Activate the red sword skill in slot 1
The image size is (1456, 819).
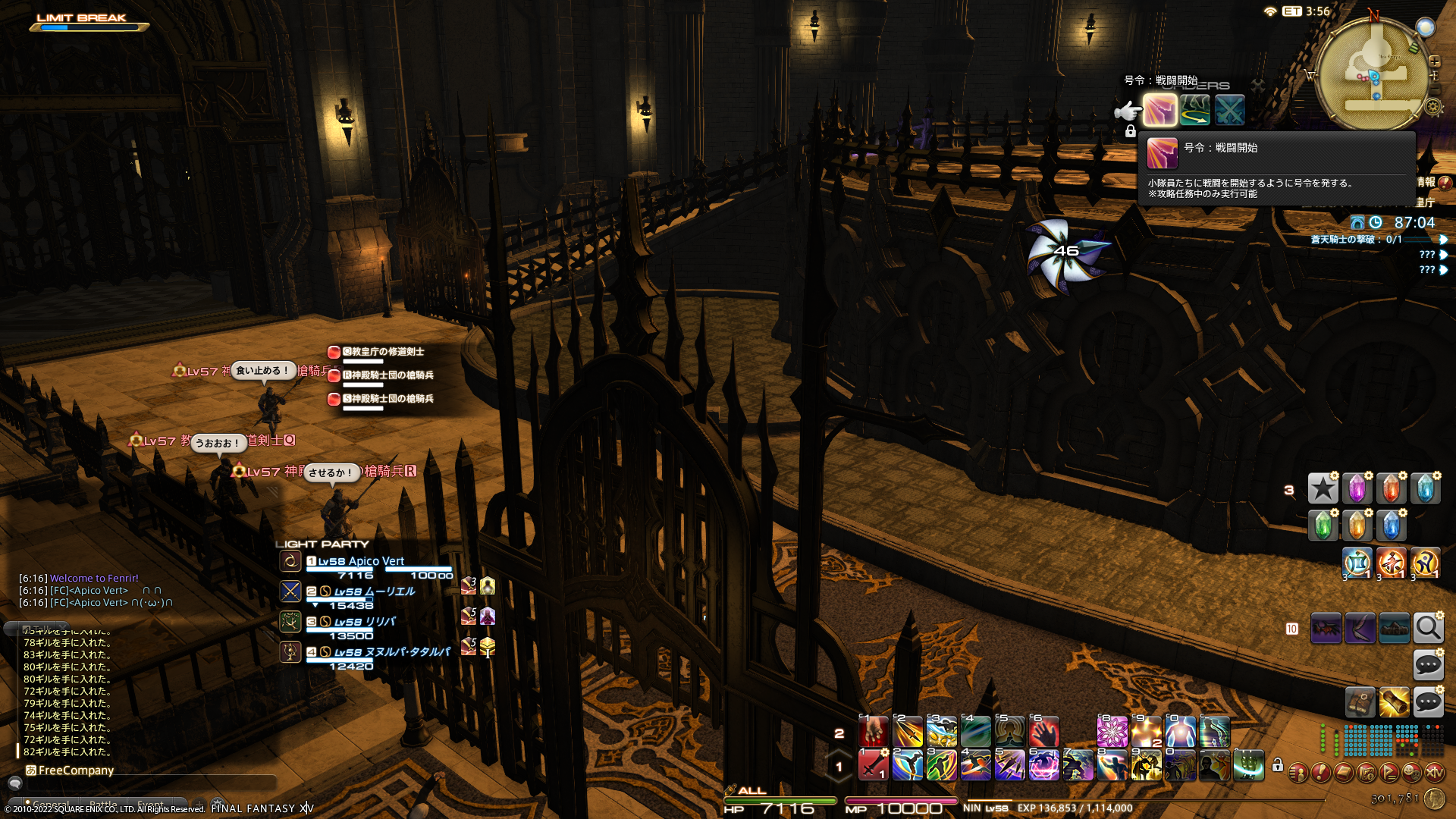[873, 765]
